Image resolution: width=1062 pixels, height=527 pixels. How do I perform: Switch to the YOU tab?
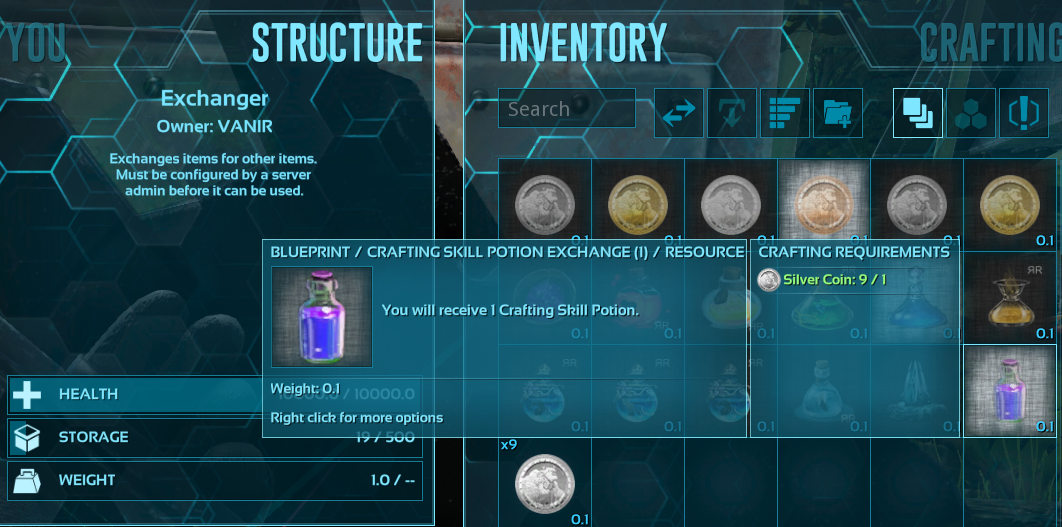(x=38, y=43)
